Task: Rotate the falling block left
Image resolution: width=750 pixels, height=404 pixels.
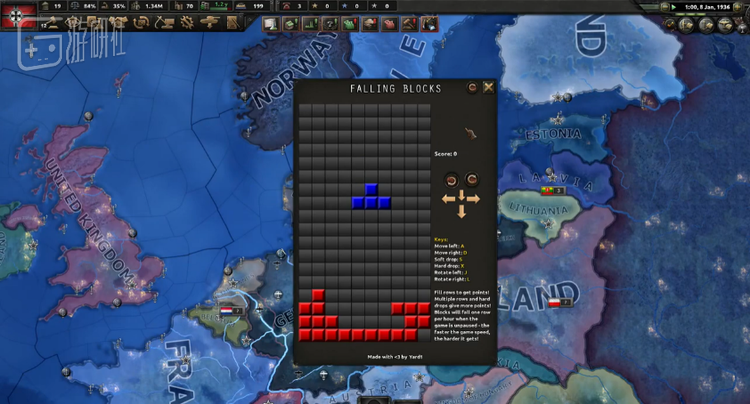Action: point(451,180)
